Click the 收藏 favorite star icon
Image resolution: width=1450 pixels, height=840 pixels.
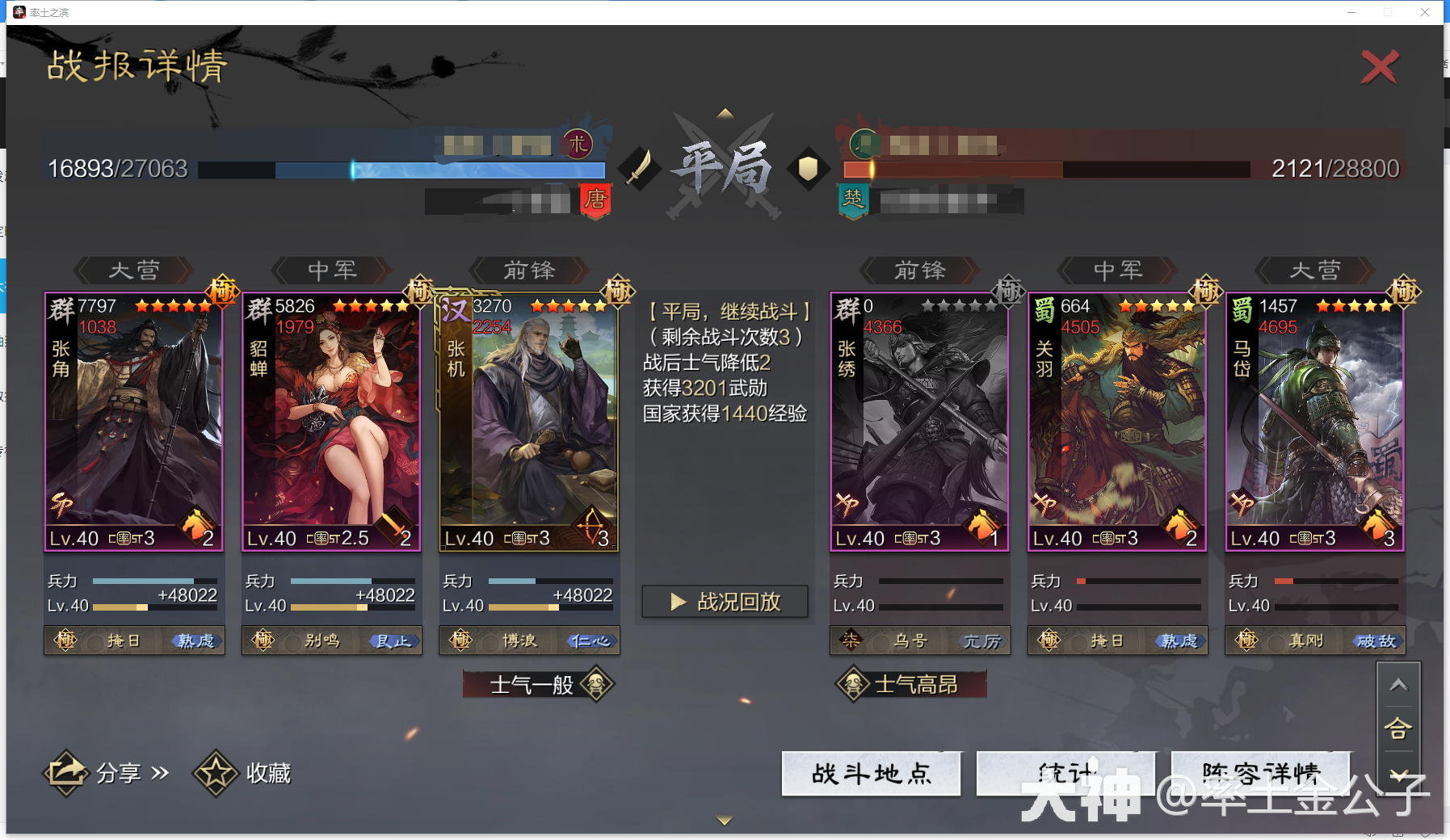tap(216, 773)
